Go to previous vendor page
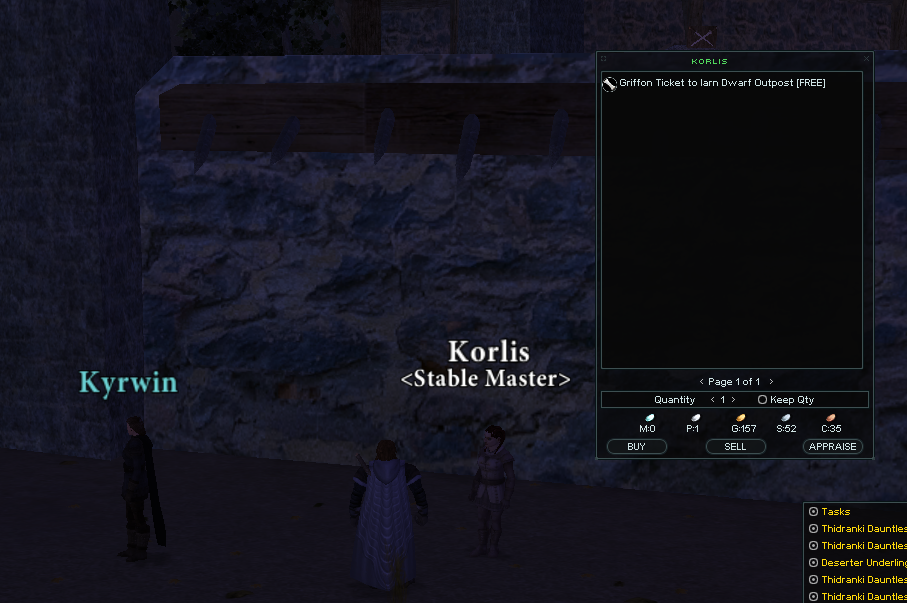The height and width of the screenshot is (603, 907). click(x=700, y=382)
